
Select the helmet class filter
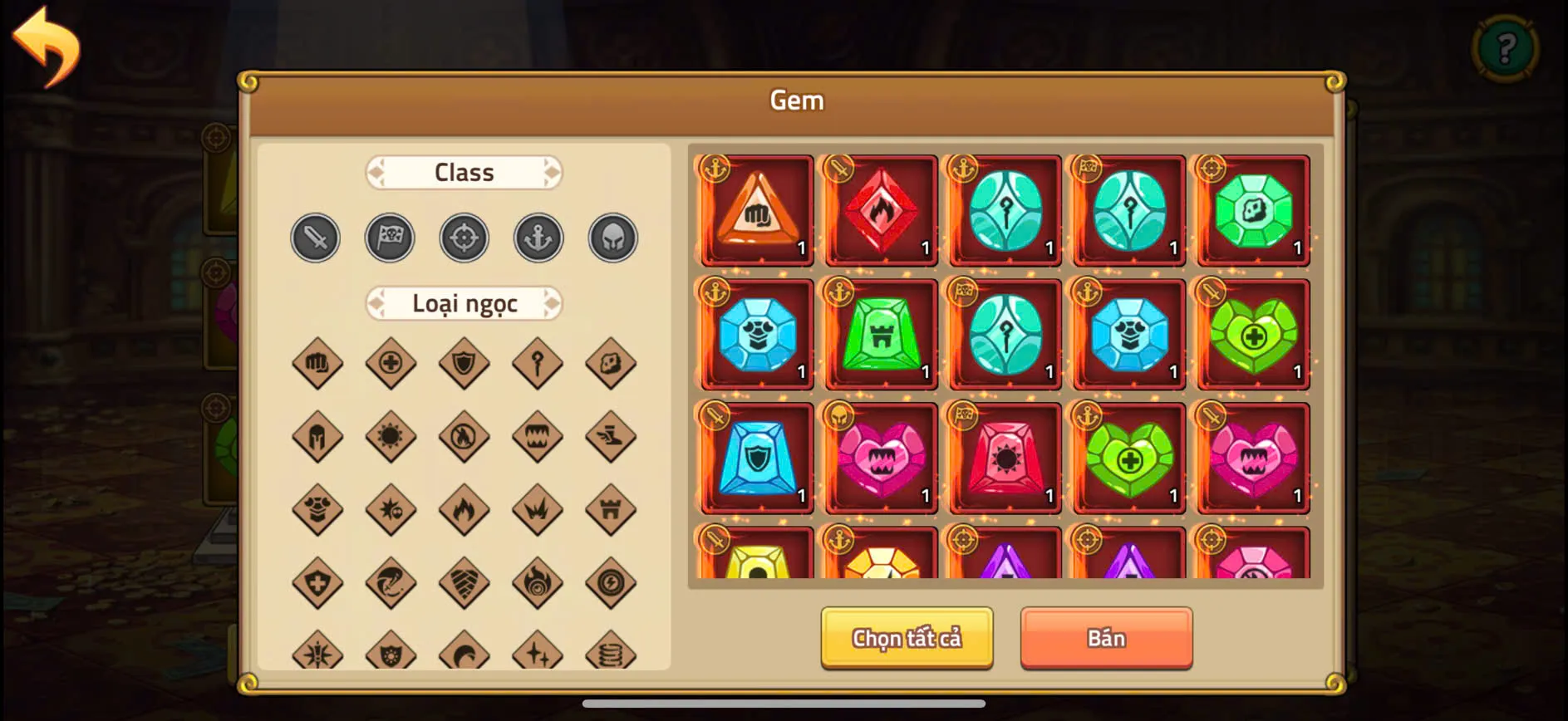[612, 238]
